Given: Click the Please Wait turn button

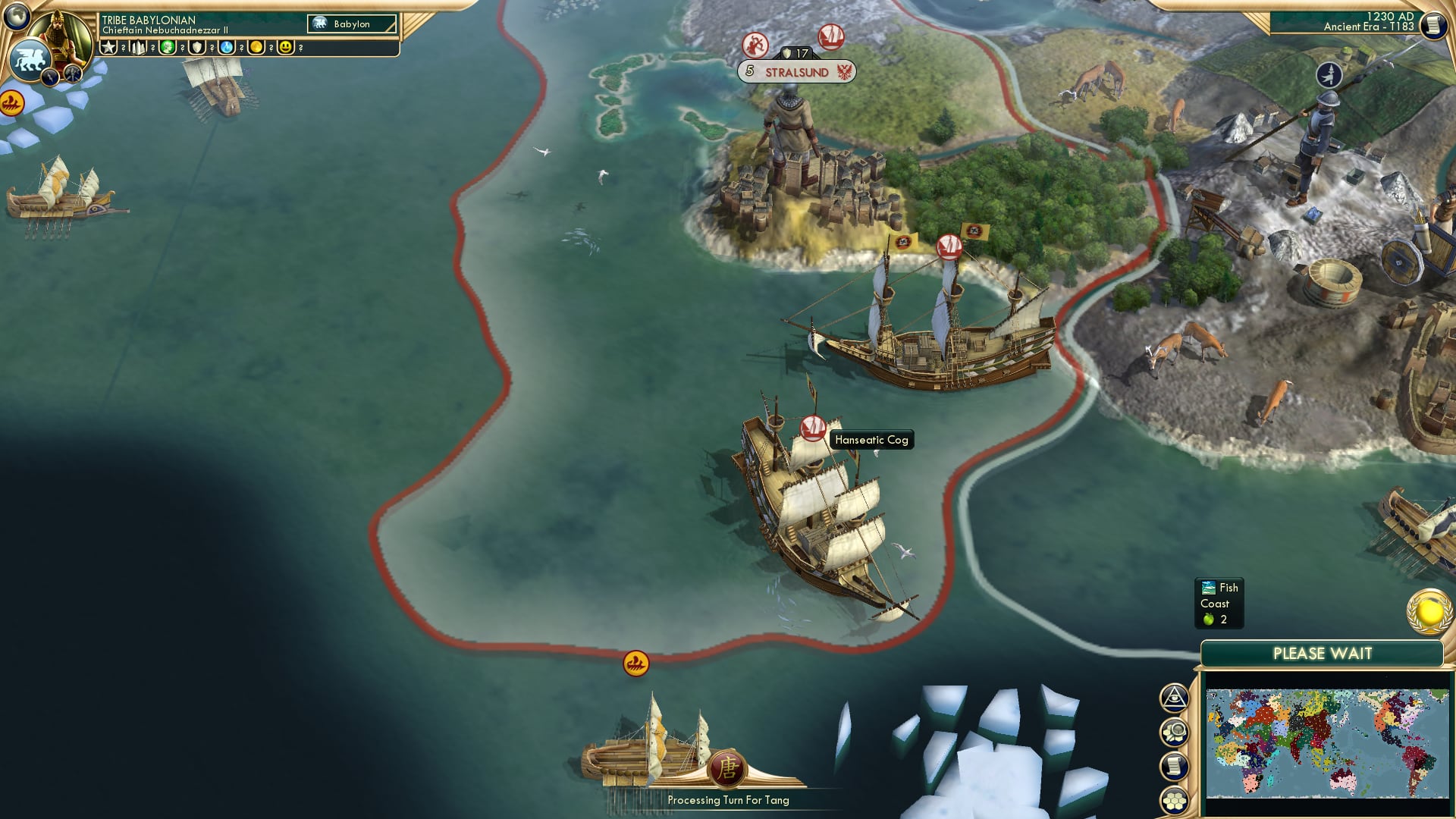Looking at the screenshot, I should tap(1322, 654).
